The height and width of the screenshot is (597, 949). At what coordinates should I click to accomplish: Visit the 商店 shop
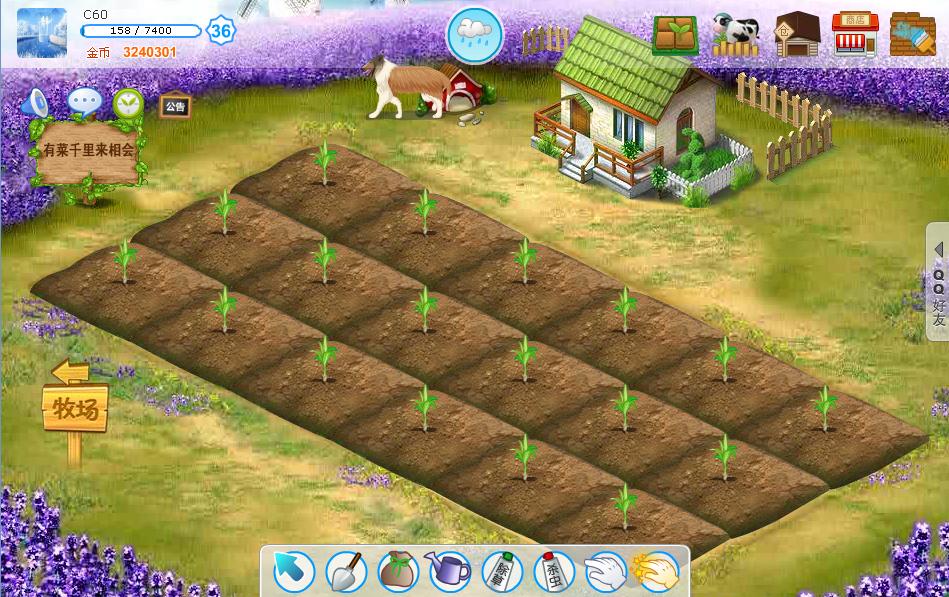point(855,35)
